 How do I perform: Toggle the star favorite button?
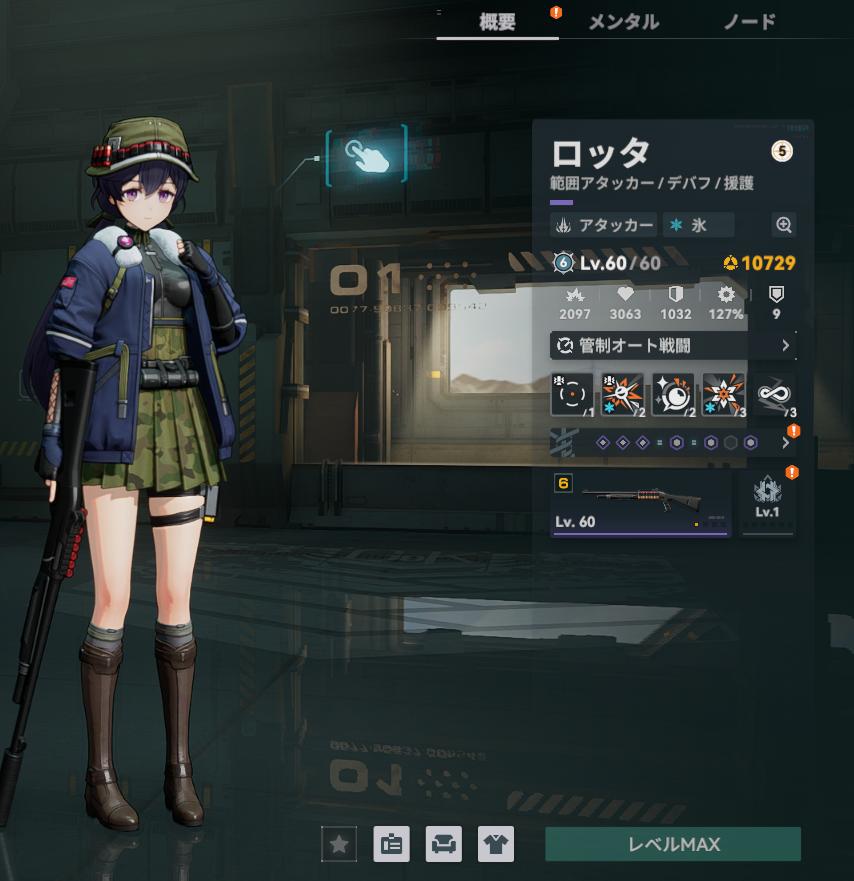pos(339,845)
